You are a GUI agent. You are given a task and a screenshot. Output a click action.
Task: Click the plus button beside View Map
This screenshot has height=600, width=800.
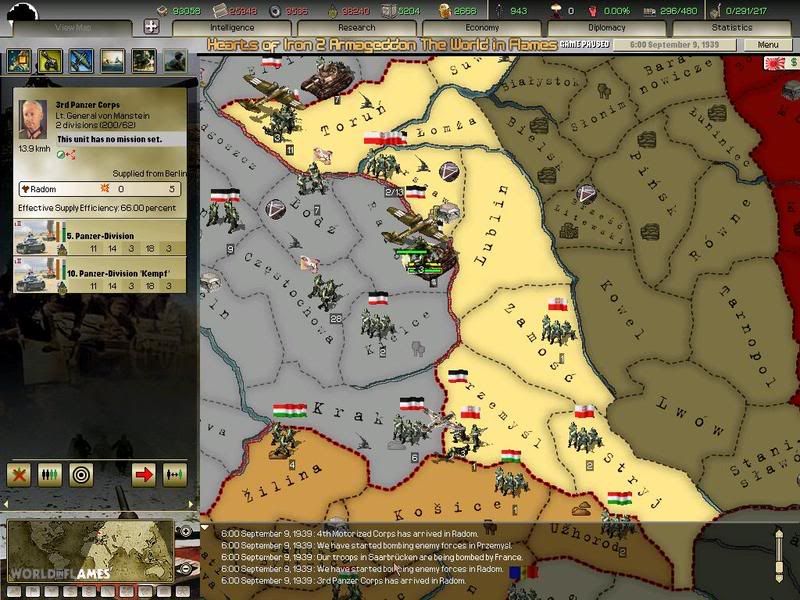[x=152, y=28]
